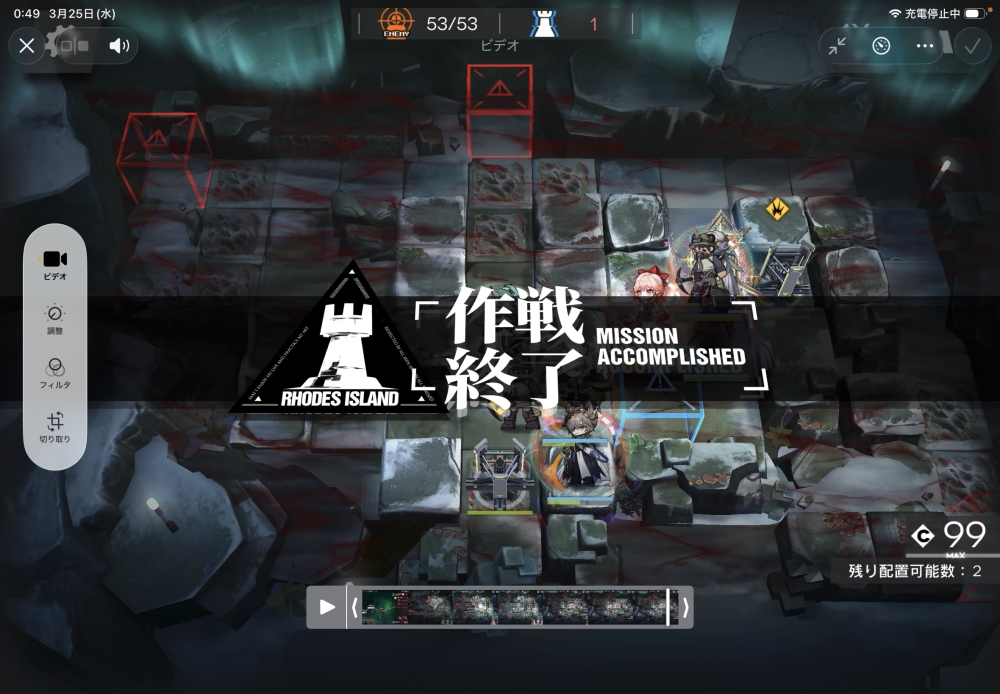This screenshot has width=1000, height=694.
Task: Tap the side-by-side compare icon
Action: click(74, 45)
